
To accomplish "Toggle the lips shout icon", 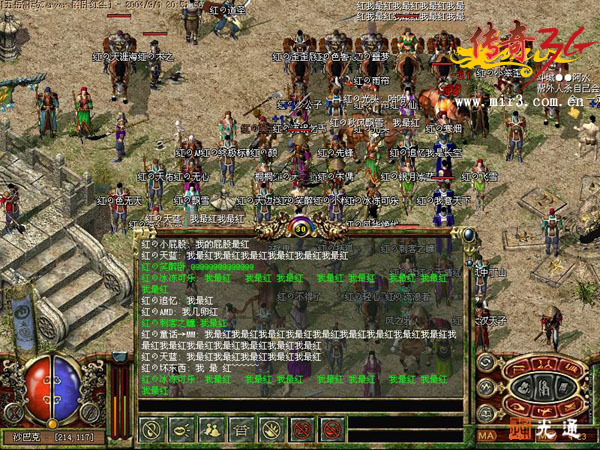I will [x=183, y=430].
